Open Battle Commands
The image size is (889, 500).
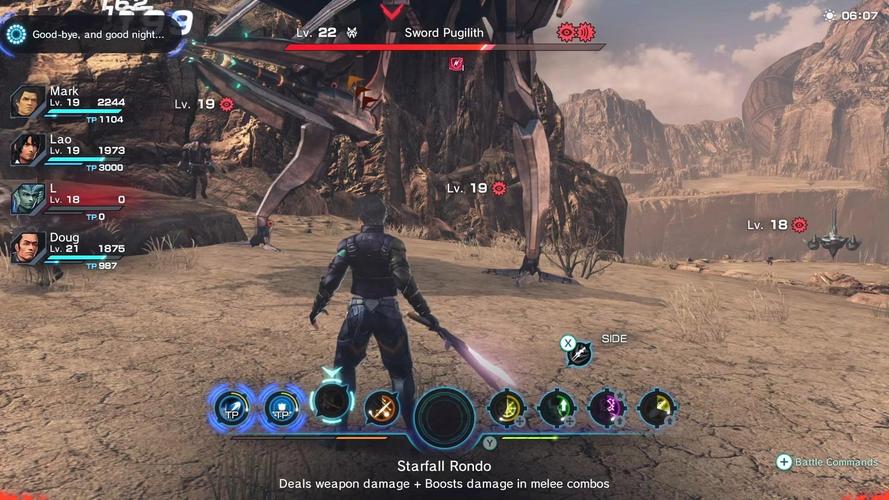click(826, 462)
